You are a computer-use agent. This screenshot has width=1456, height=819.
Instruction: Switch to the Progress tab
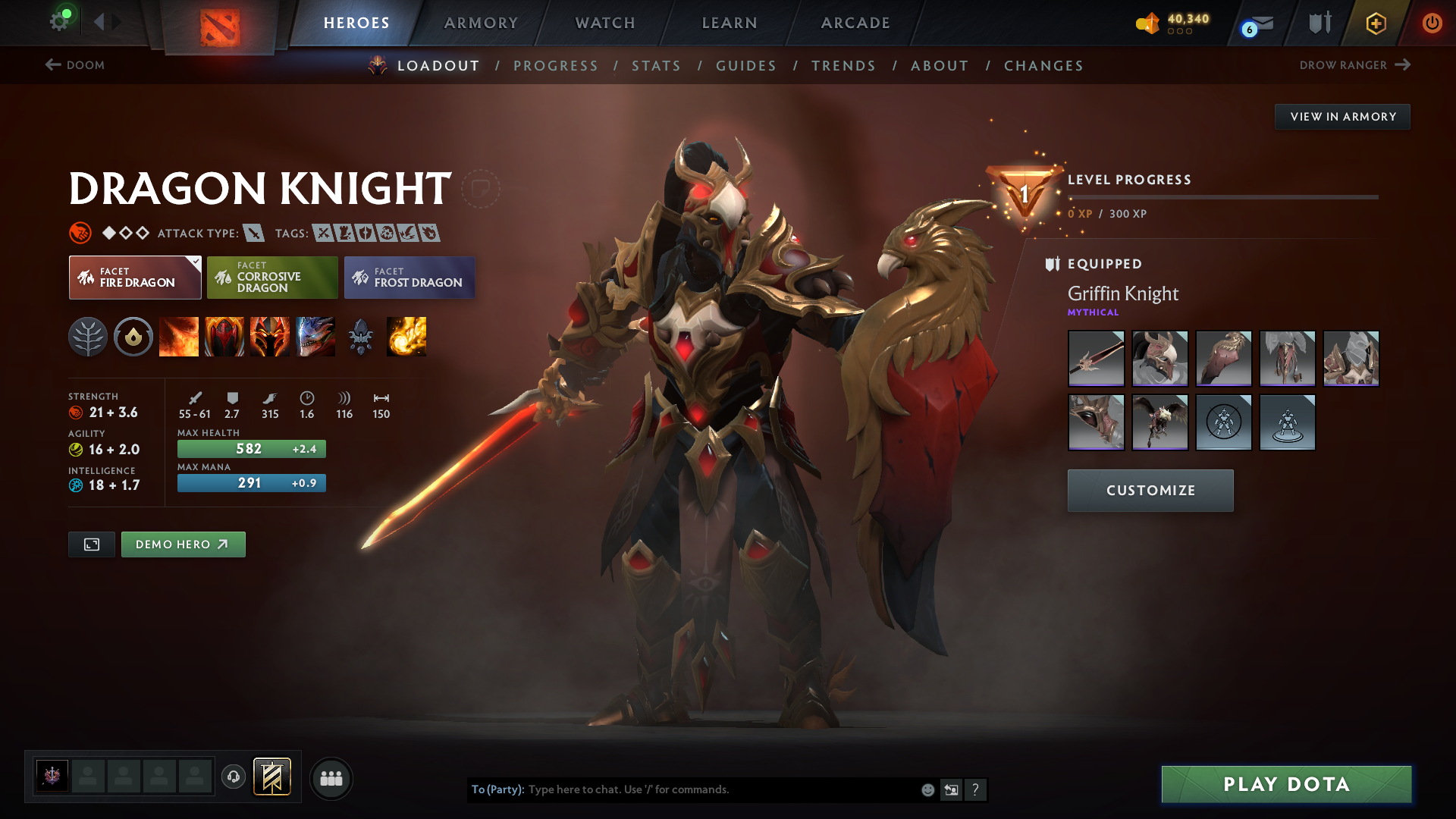[556, 66]
